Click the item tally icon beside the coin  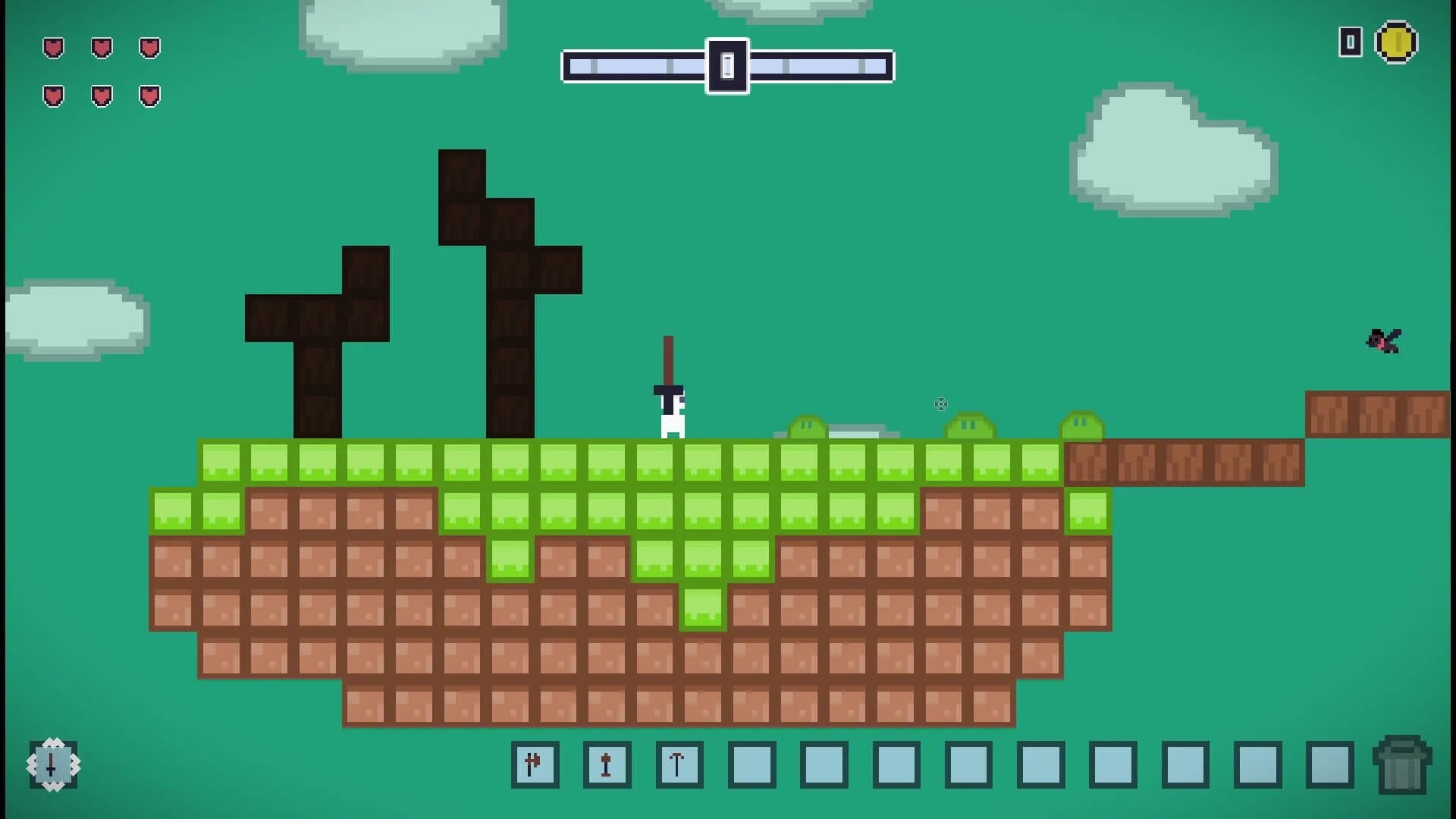click(1351, 43)
